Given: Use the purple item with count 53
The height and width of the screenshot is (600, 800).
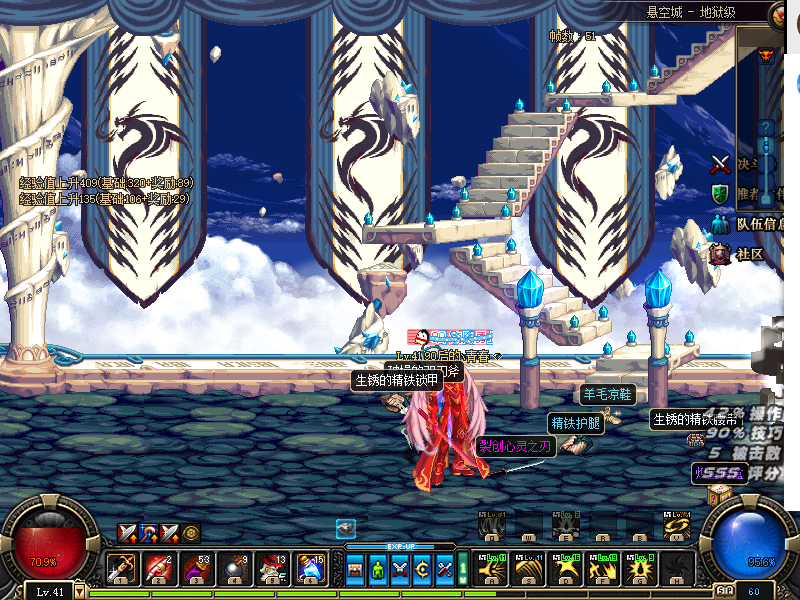Looking at the screenshot, I should 196,569.
